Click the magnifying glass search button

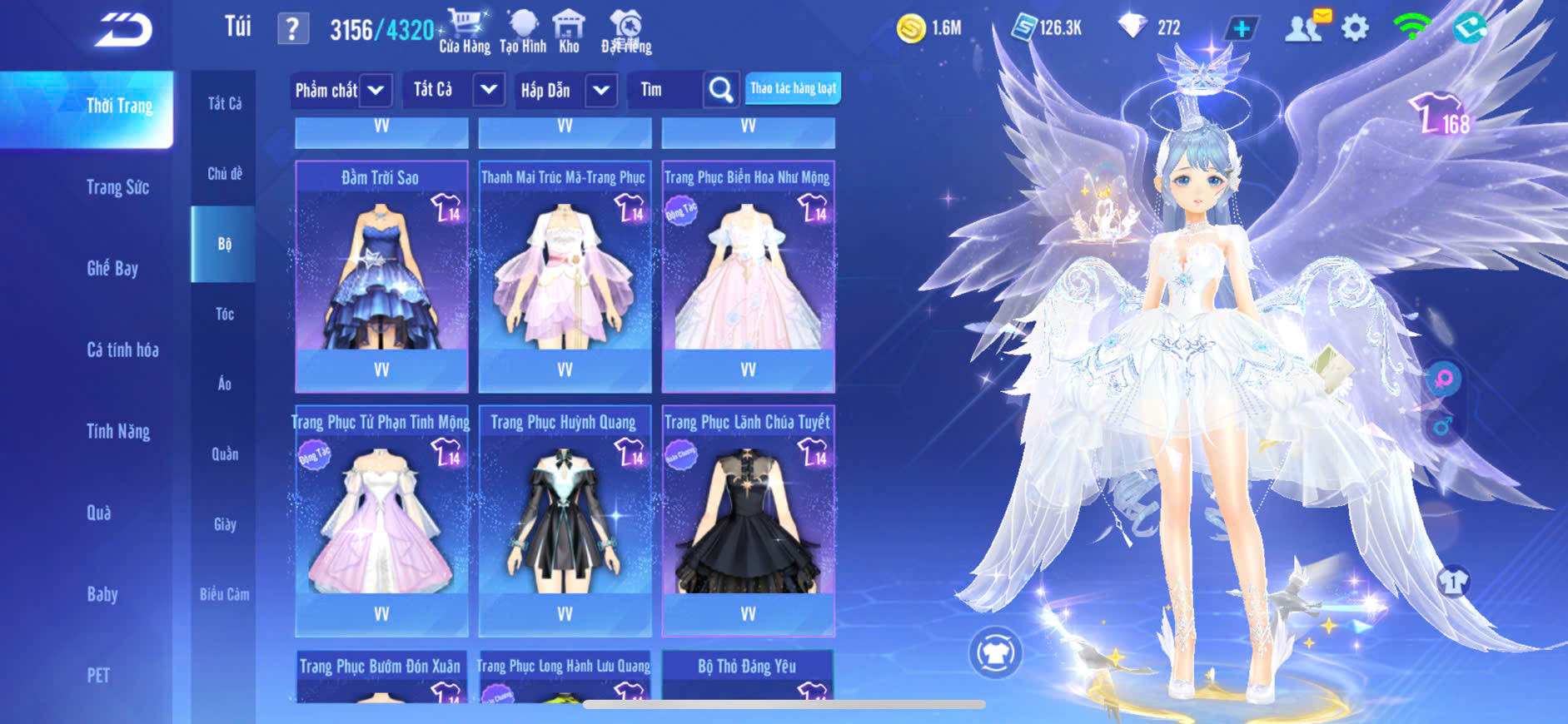coord(721,90)
